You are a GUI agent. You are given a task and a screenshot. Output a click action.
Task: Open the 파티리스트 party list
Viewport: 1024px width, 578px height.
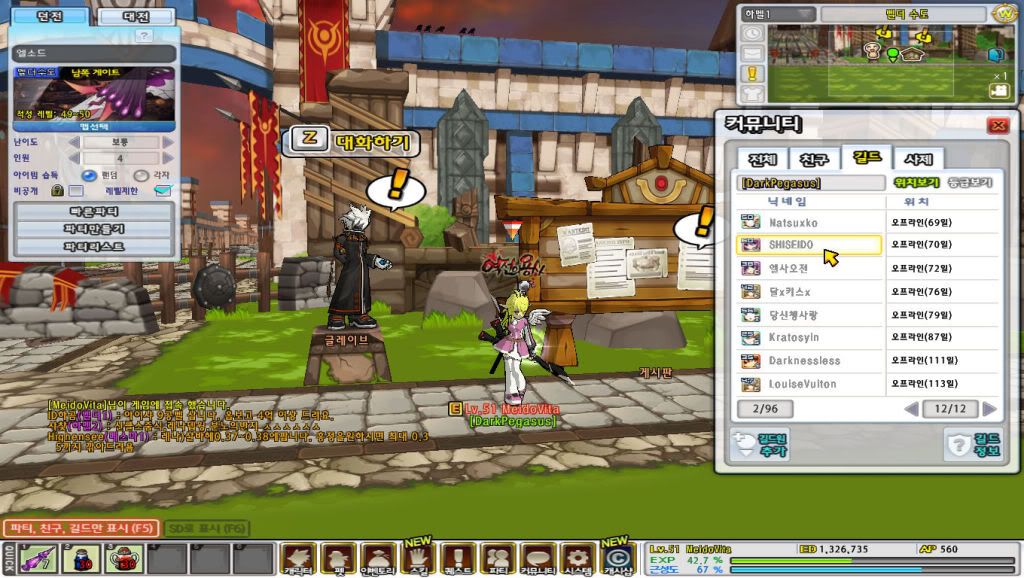94,246
